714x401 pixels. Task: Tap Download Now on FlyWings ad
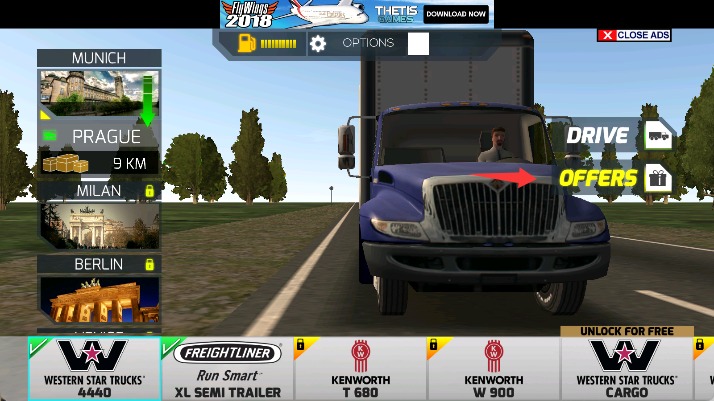pyautogui.click(x=456, y=14)
